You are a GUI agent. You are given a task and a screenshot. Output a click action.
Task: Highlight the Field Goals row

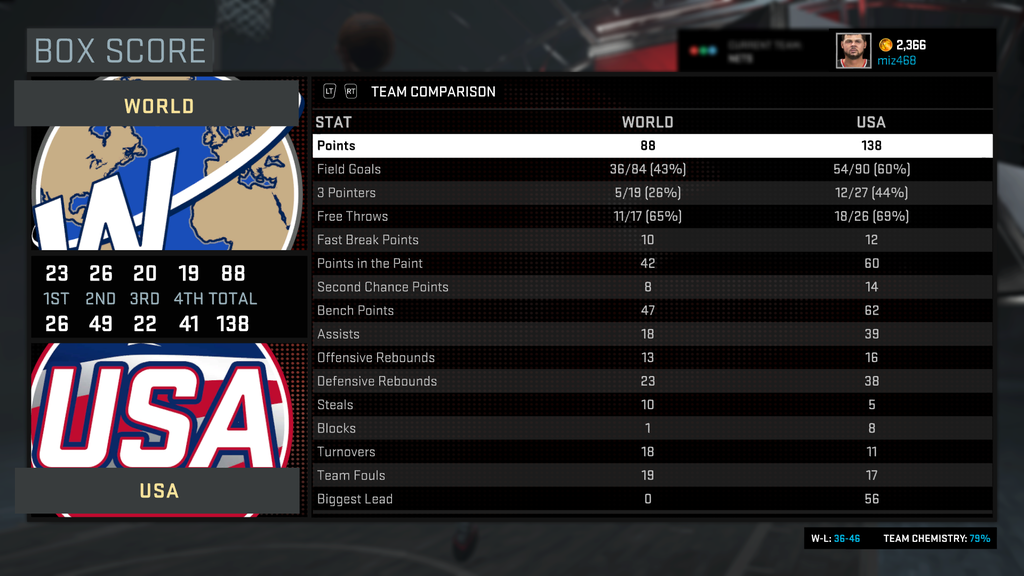click(x=652, y=169)
